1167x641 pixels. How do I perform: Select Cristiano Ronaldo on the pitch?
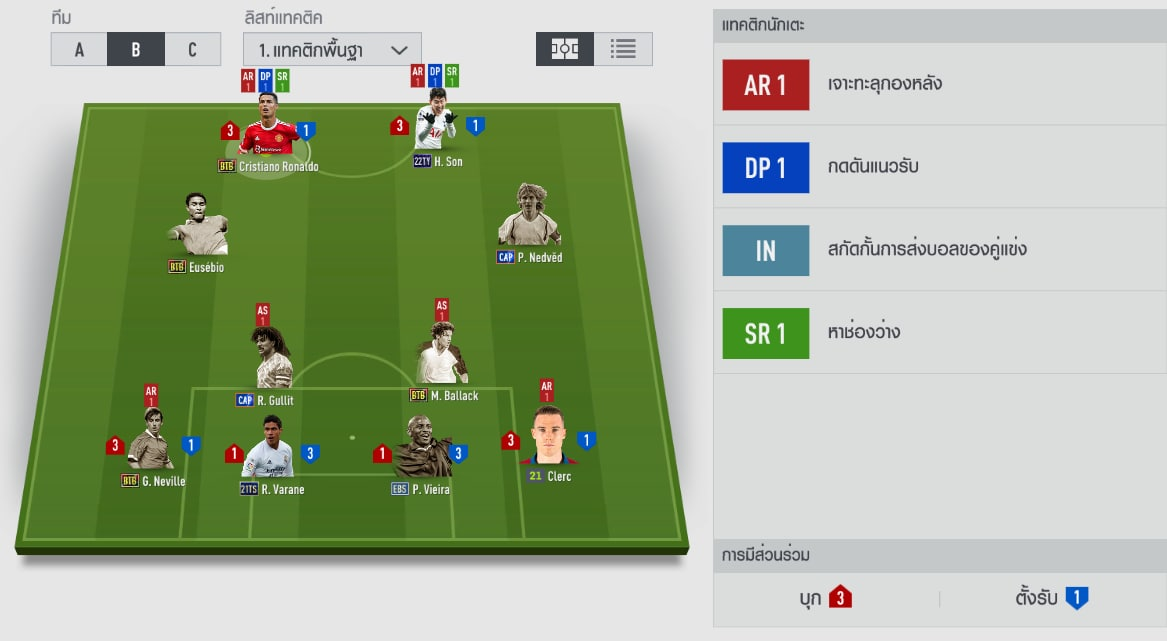[x=266, y=126]
